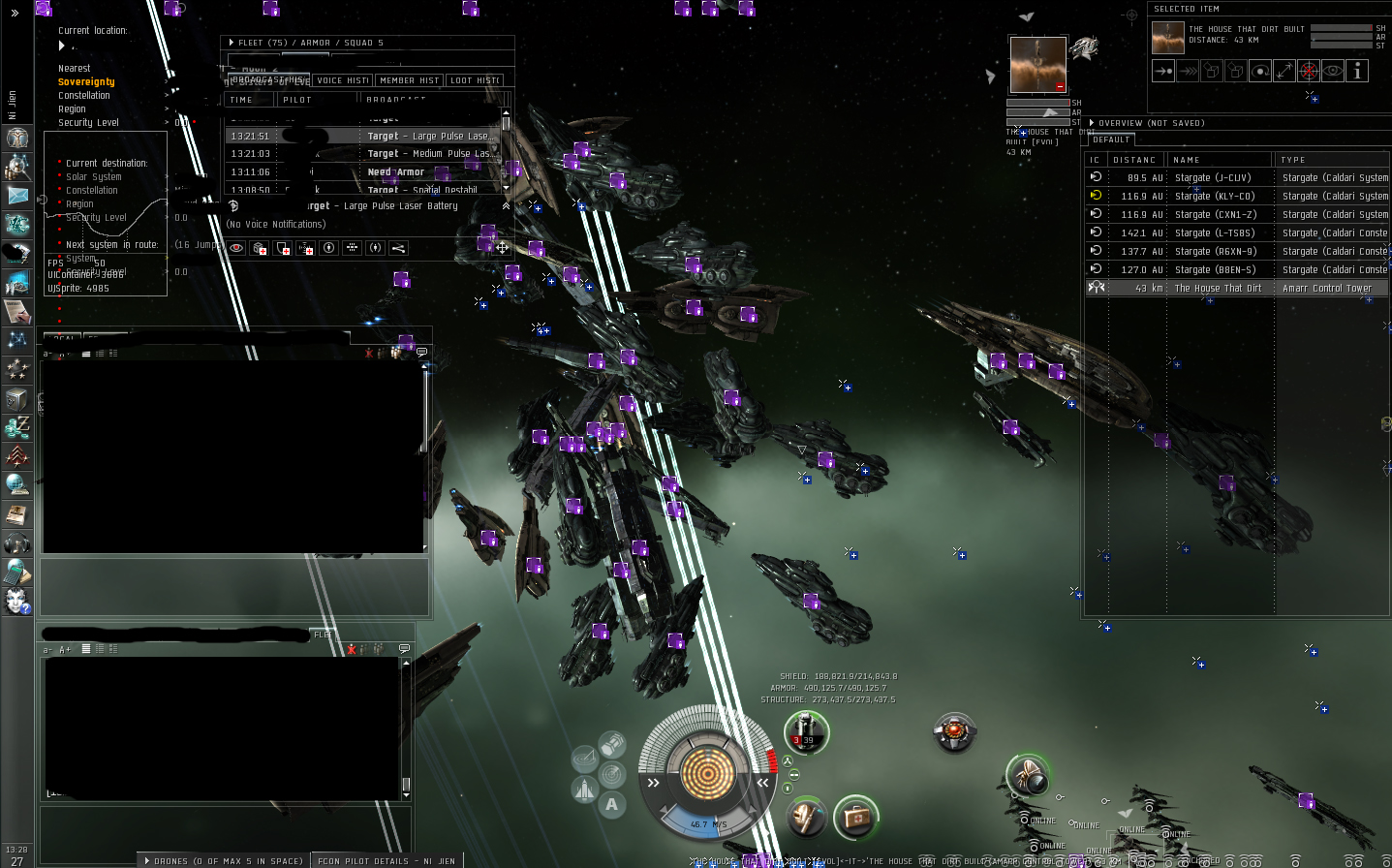
Task: Click the locked target portrait of the tower
Action: pyautogui.click(x=1037, y=65)
